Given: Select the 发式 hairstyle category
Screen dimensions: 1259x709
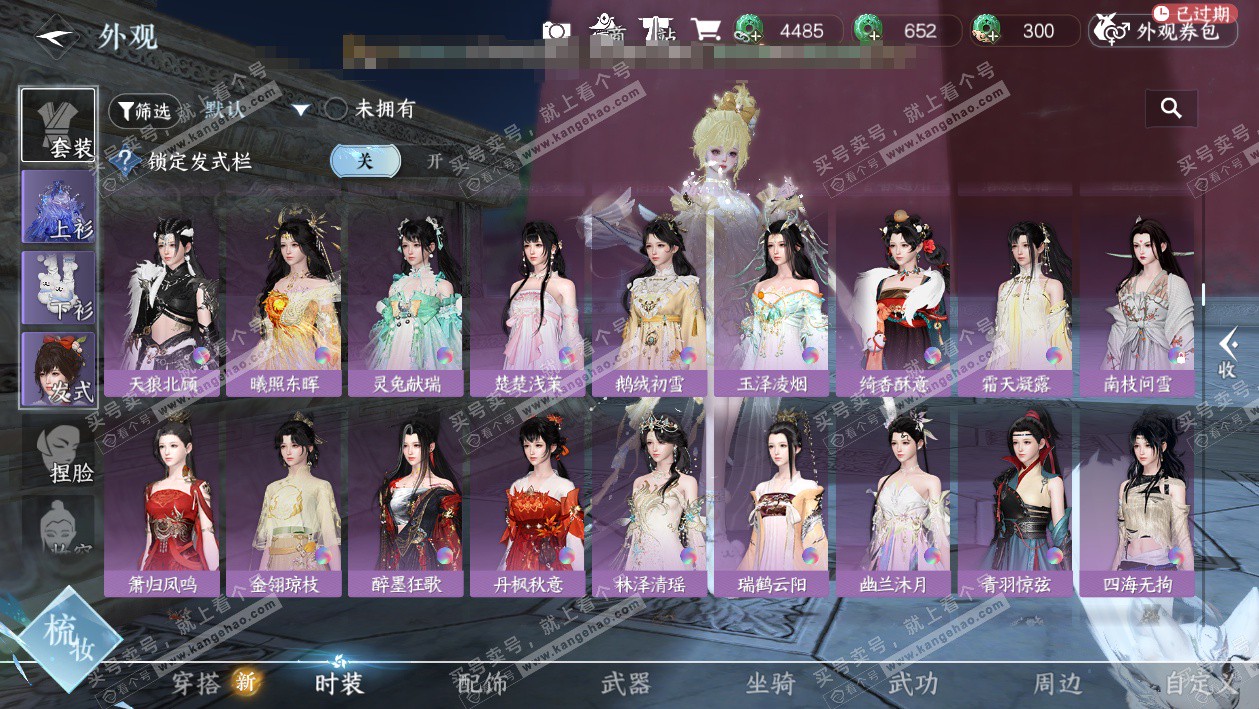Looking at the screenshot, I should (59, 370).
